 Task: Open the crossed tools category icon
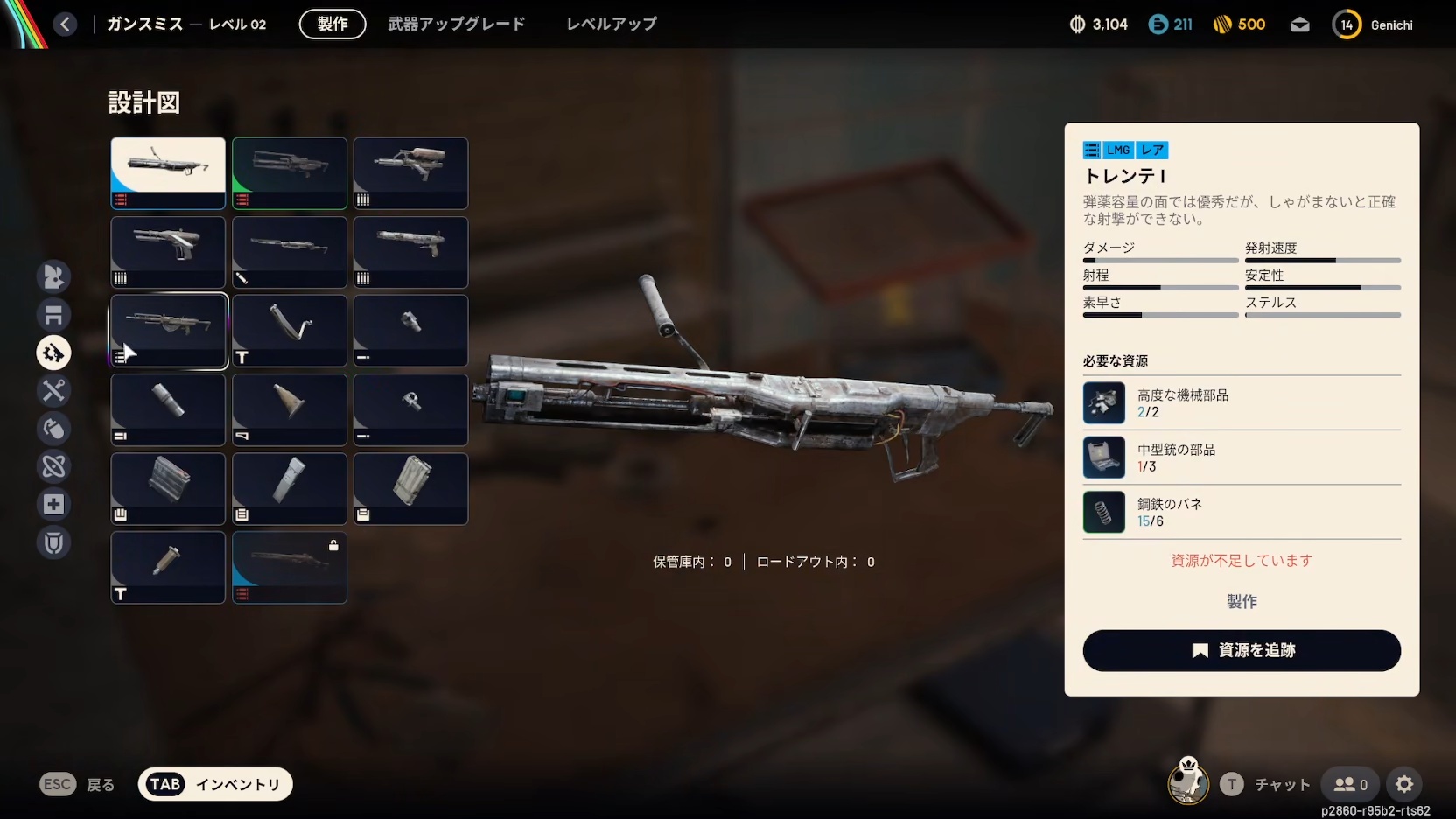click(x=53, y=390)
